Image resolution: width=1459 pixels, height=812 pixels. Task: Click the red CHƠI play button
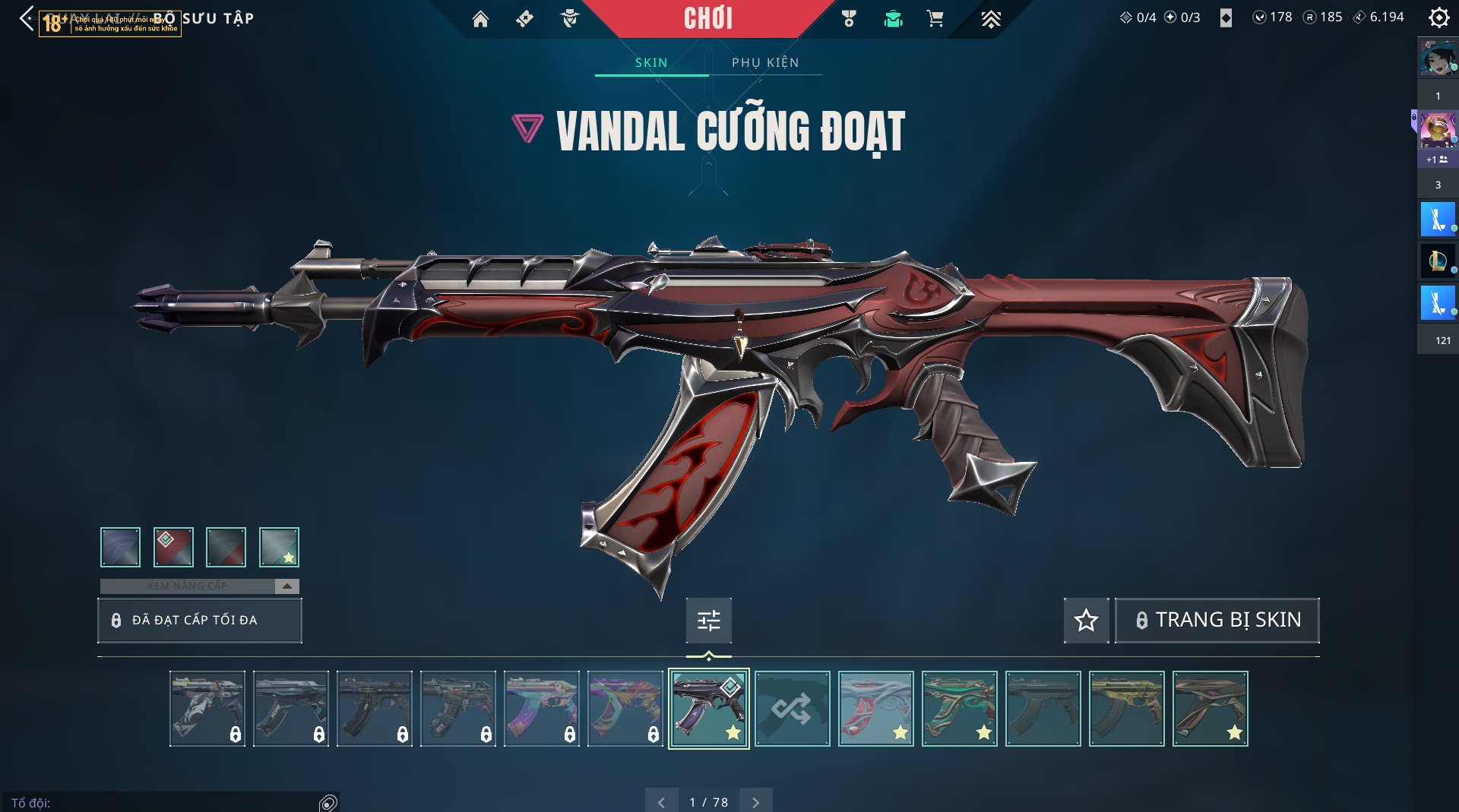pos(707,19)
